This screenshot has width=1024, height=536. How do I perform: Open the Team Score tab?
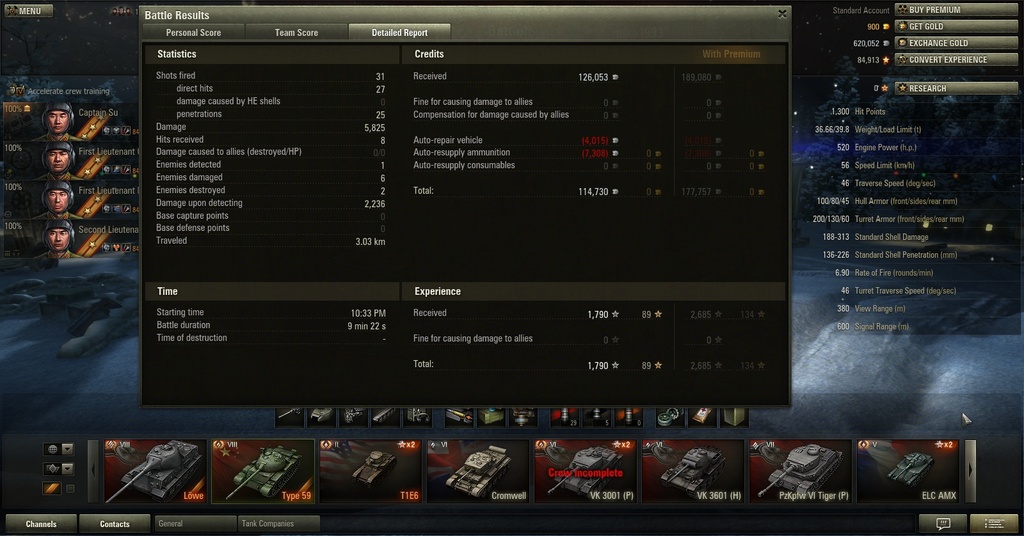(x=296, y=33)
